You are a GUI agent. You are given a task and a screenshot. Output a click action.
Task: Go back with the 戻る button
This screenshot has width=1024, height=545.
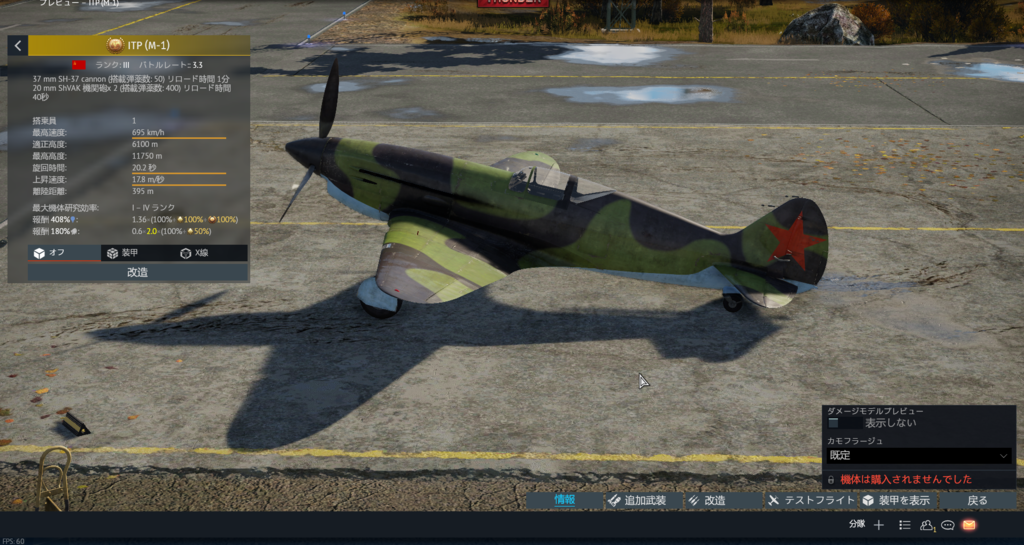click(977, 500)
